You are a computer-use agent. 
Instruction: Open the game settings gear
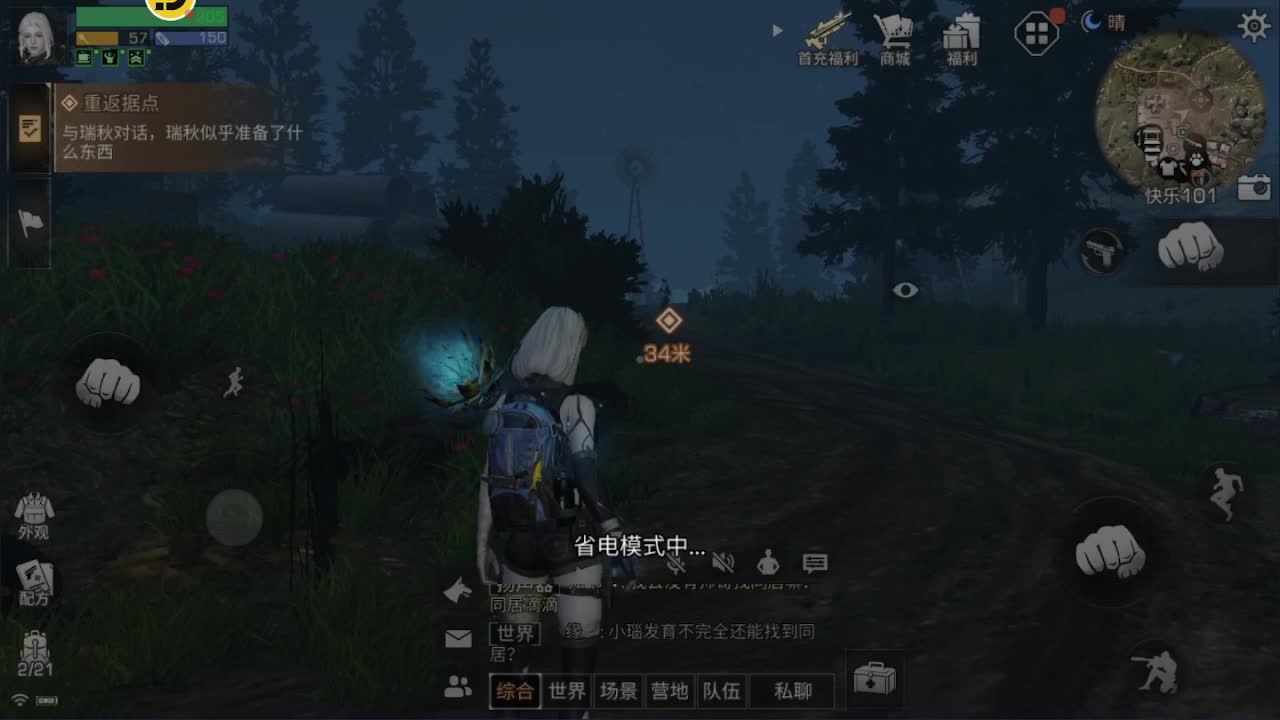point(1254,26)
